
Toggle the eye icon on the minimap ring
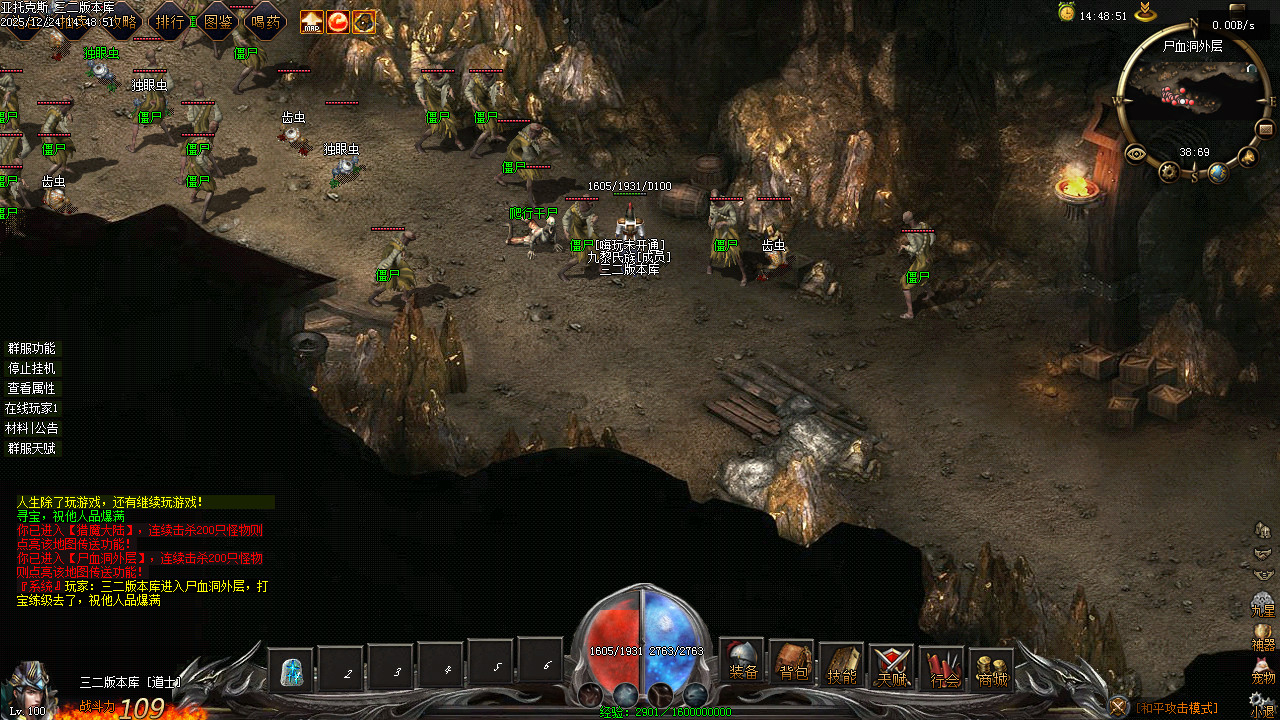point(1136,154)
